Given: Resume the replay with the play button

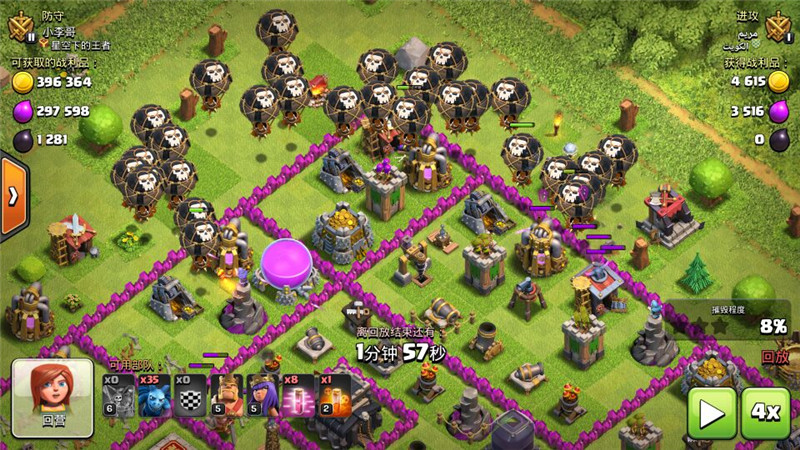Looking at the screenshot, I should pos(711,412).
